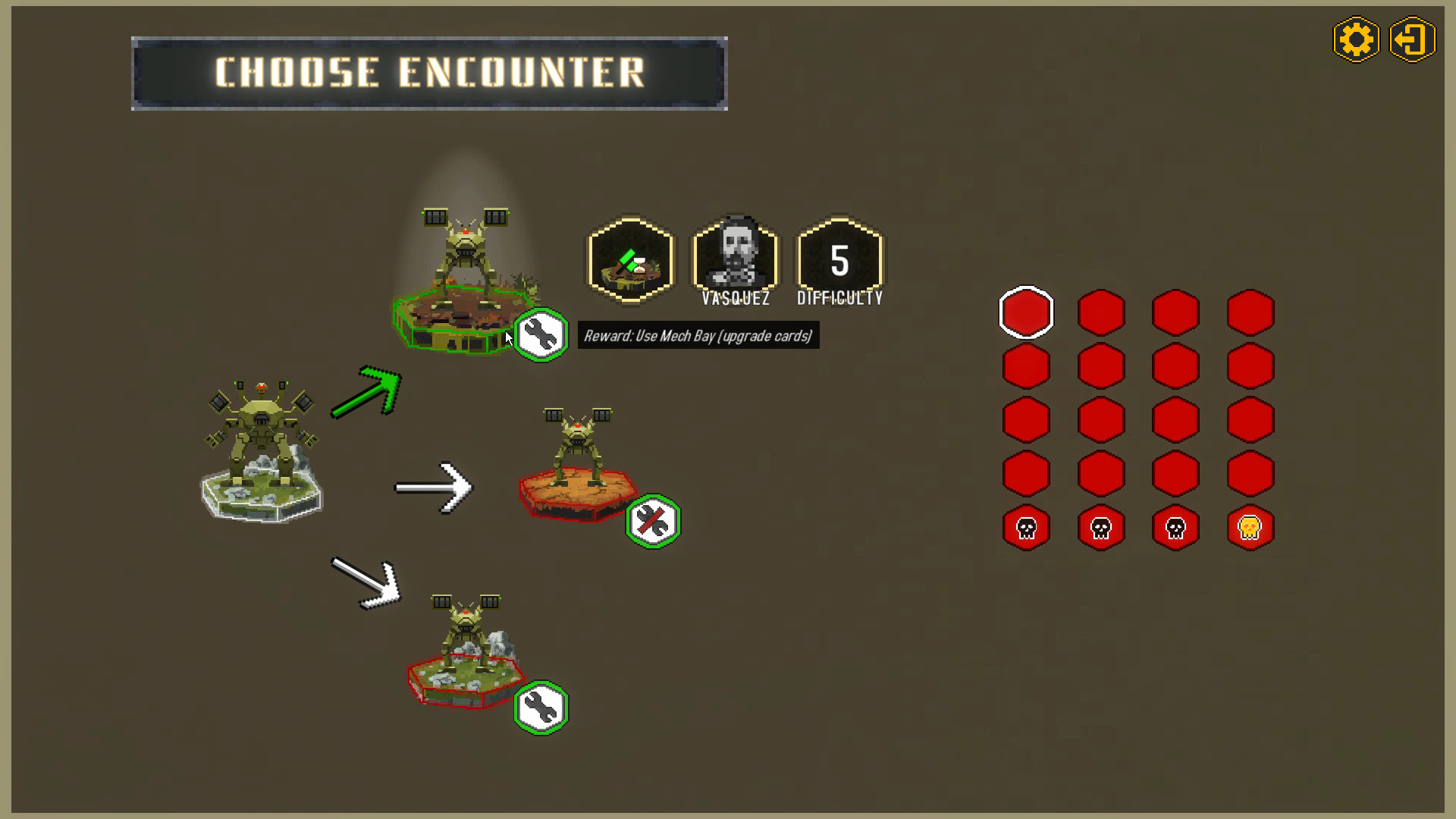Click the crossed tools icon on desert encounter
The height and width of the screenshot is (819, 1456).
tap(654, 519)
